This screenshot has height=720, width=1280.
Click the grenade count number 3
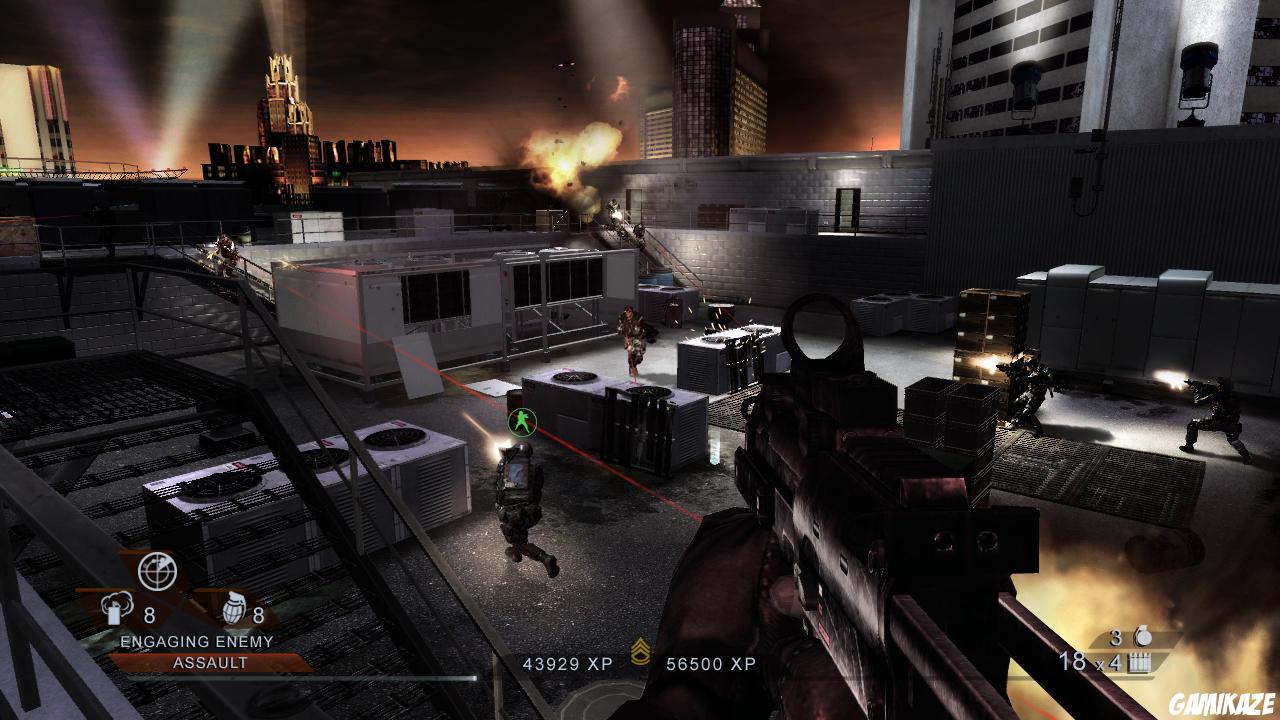click(1115, 638)
